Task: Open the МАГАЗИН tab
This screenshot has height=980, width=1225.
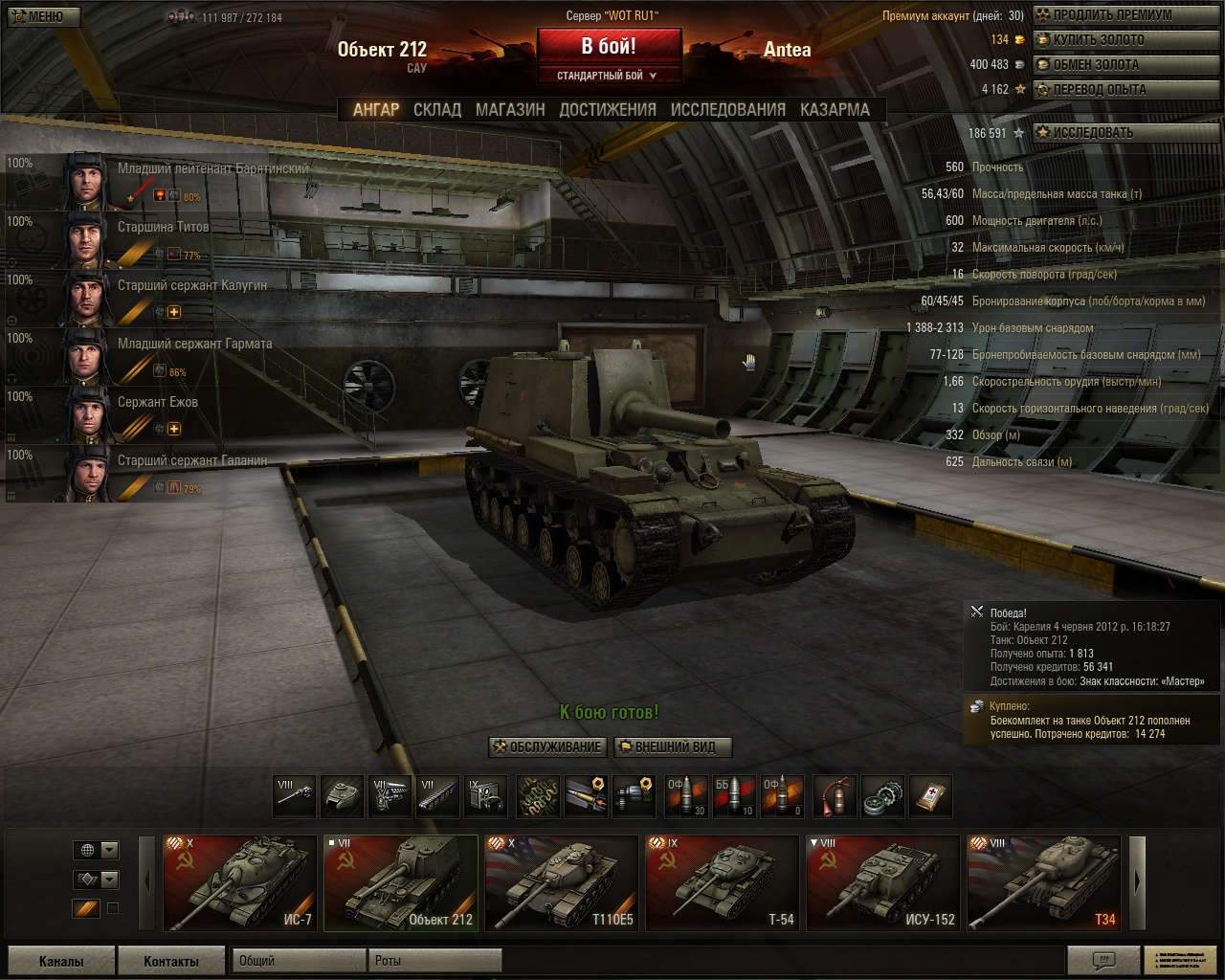Action: coord(510,110)
